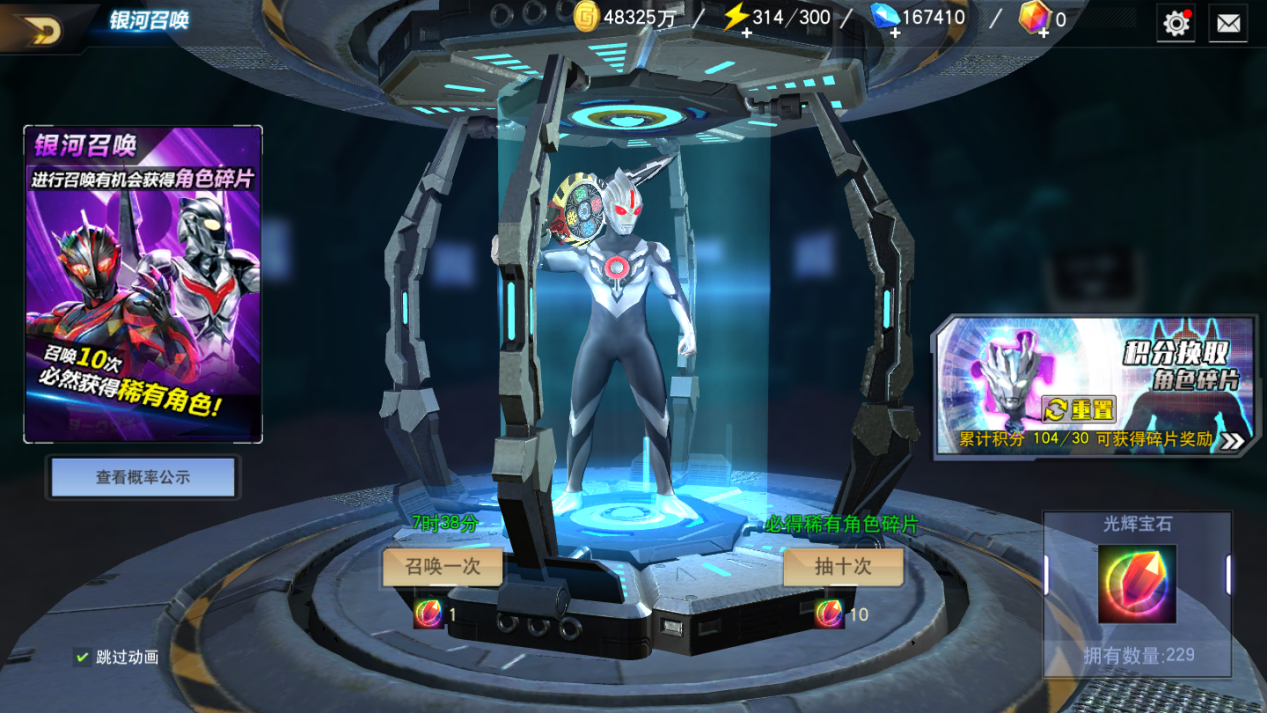The image size is (1267, 713).
Task: Click the 查看概率公示 button
Action: coord(143,478)
